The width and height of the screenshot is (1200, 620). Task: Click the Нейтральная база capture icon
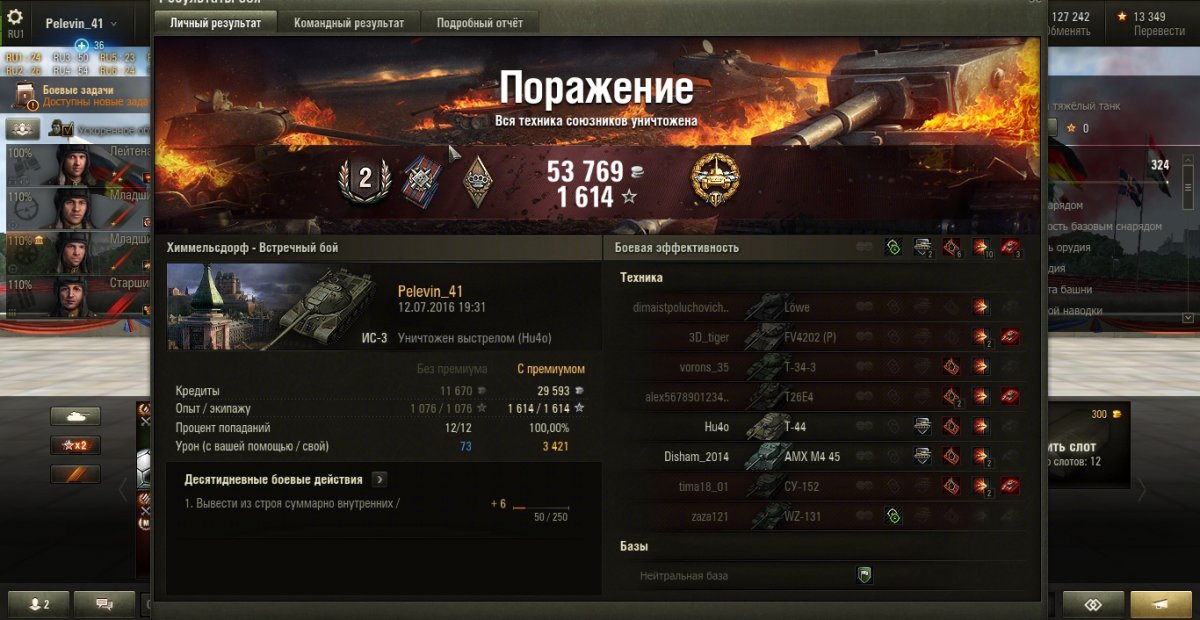pyautogui.click(x=865, y=575)
